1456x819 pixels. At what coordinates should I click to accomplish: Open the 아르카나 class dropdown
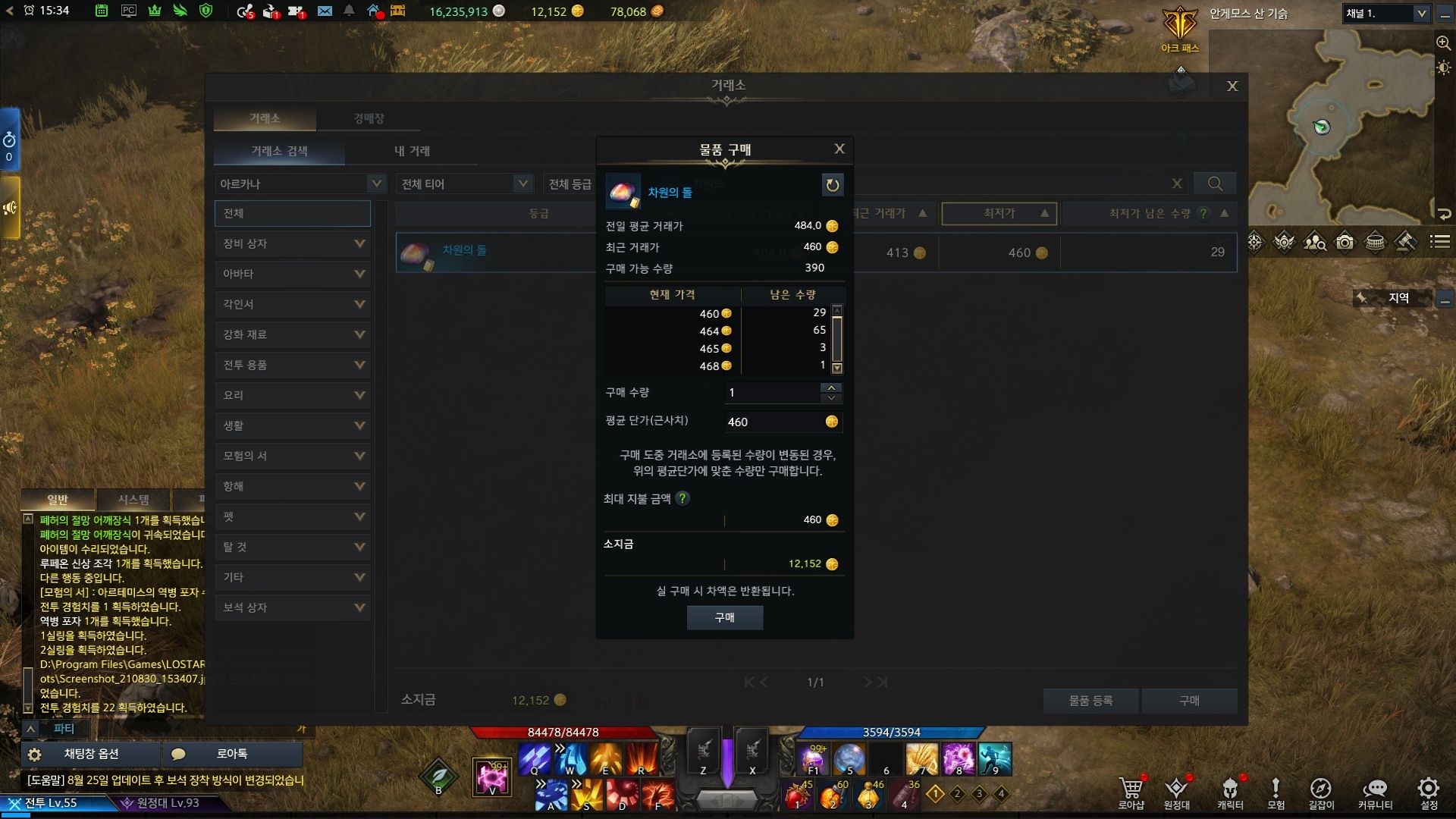click(x=301, y=184)
